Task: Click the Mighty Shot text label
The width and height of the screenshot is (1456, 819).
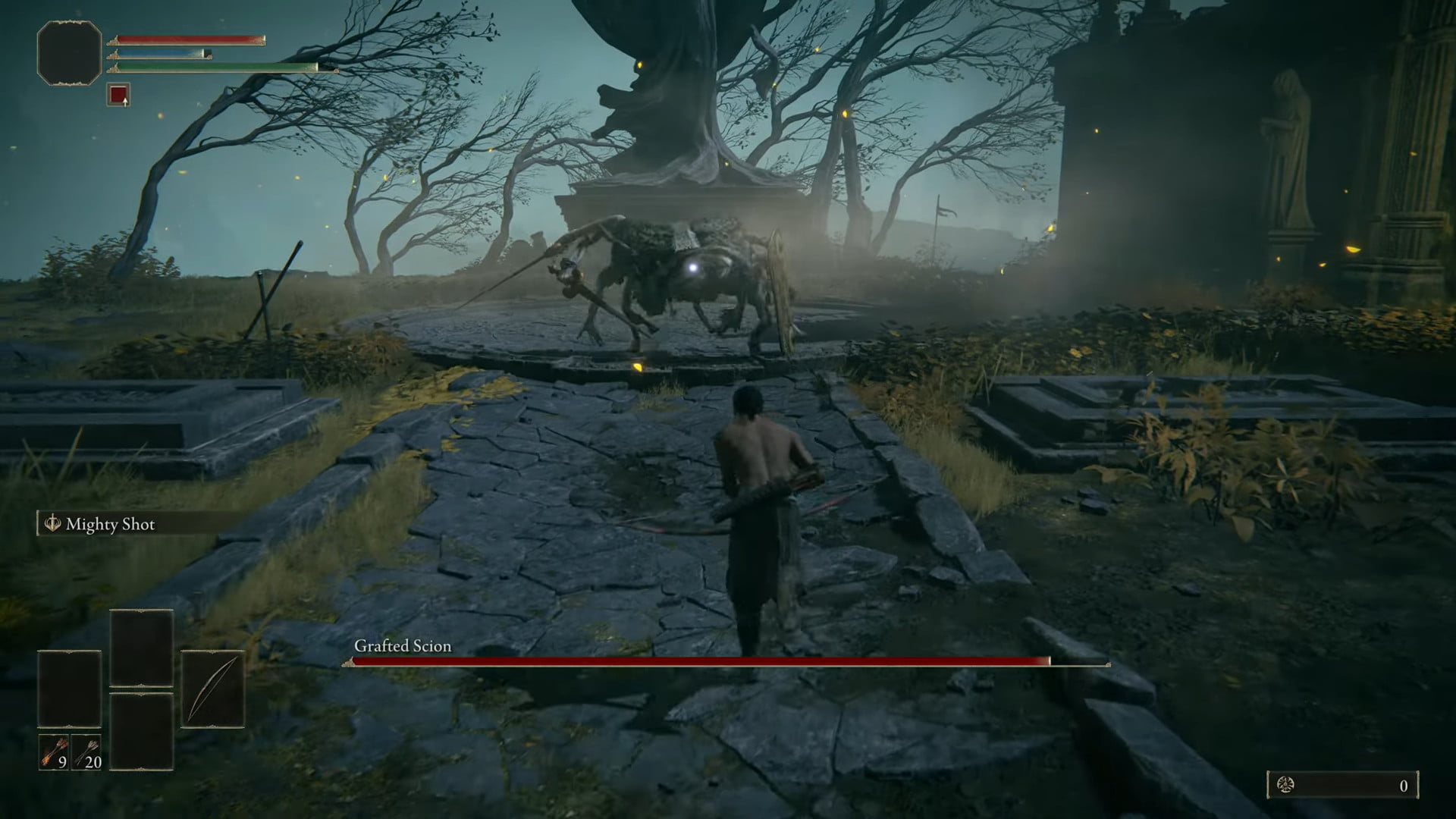Action: [112, 523]
